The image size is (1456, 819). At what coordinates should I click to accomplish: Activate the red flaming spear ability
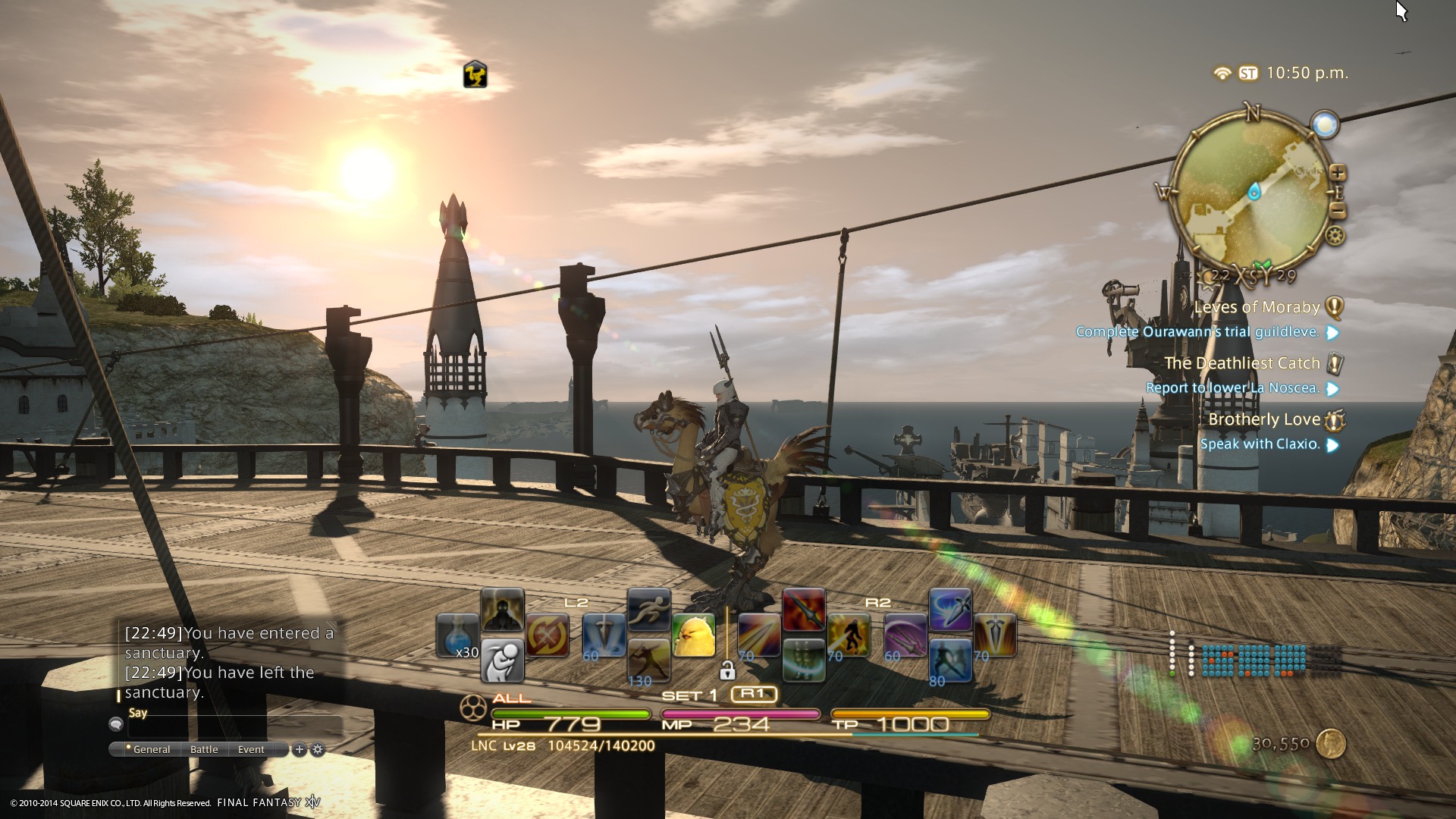point(804,610)
